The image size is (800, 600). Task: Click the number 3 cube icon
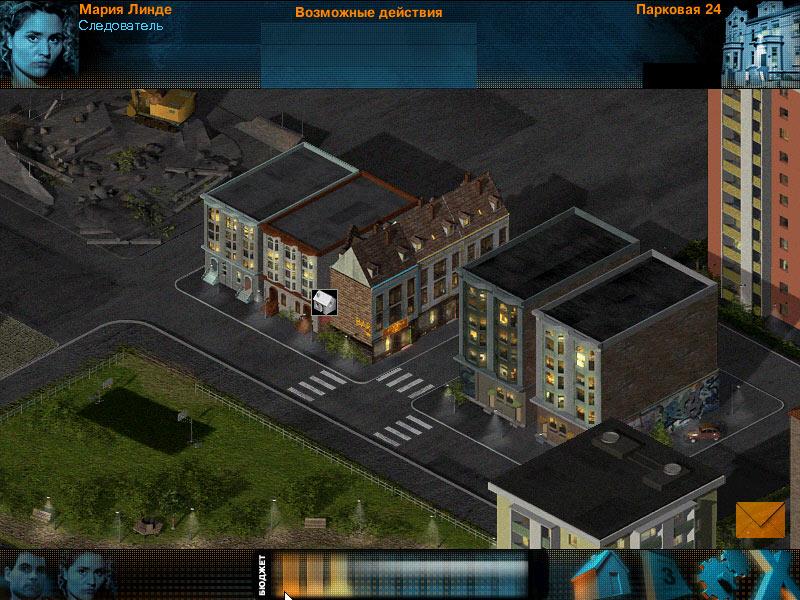[x=668, y=577]
